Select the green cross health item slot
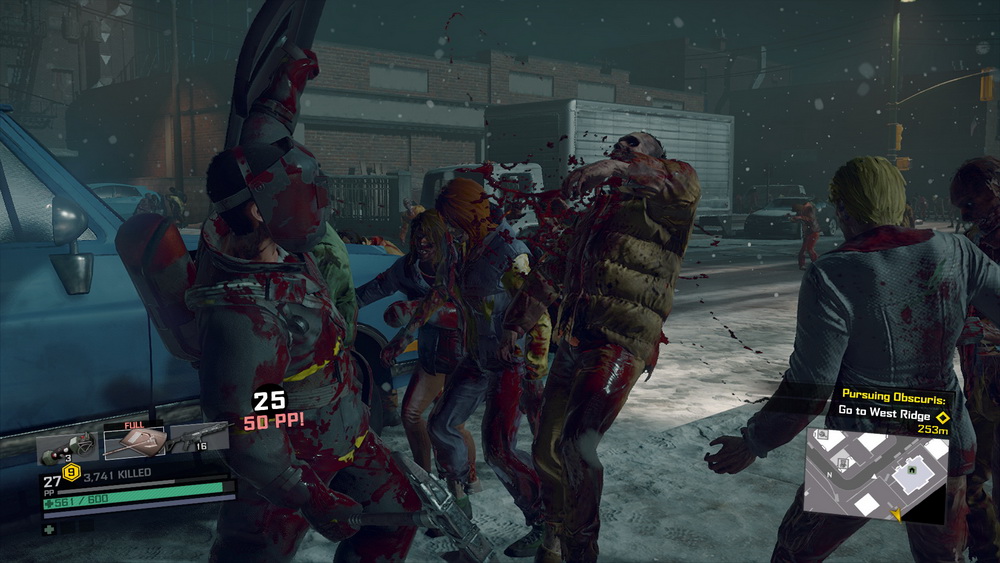The width and height of the screenshot is (1000, 563). pyautogui.click(x=49, y=527)
